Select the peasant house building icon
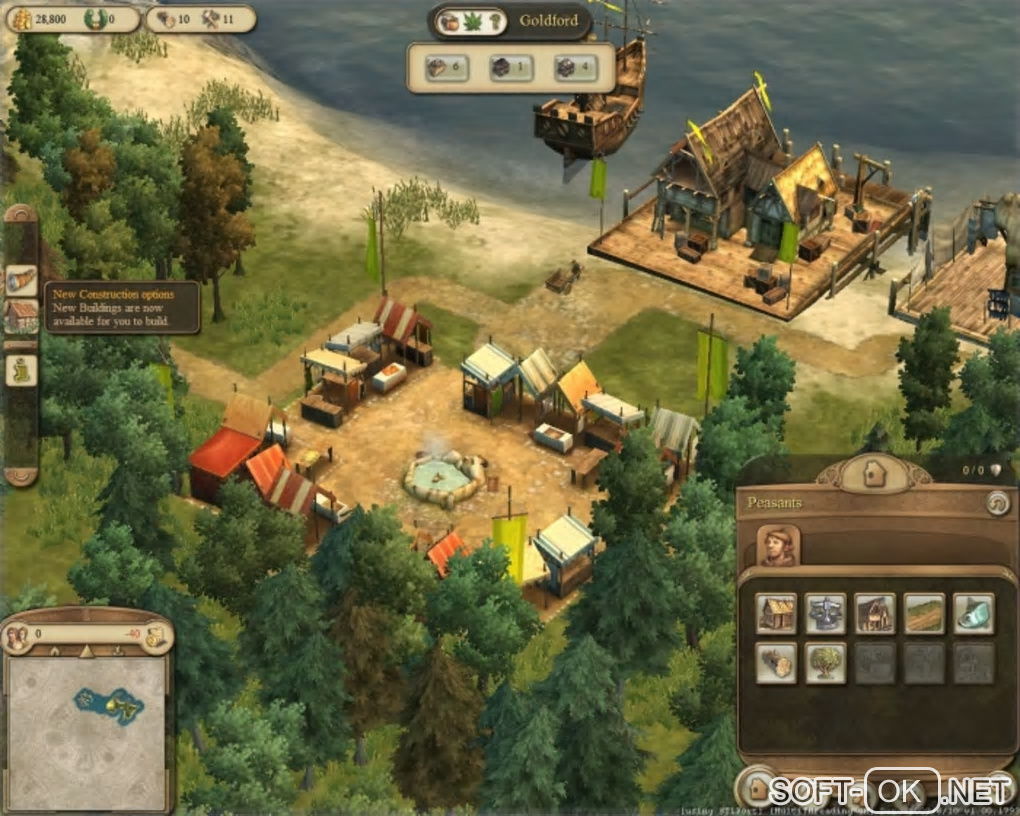Image resolution: width=1020 pixels, height=816 pixels. click(x=776, y=613)
